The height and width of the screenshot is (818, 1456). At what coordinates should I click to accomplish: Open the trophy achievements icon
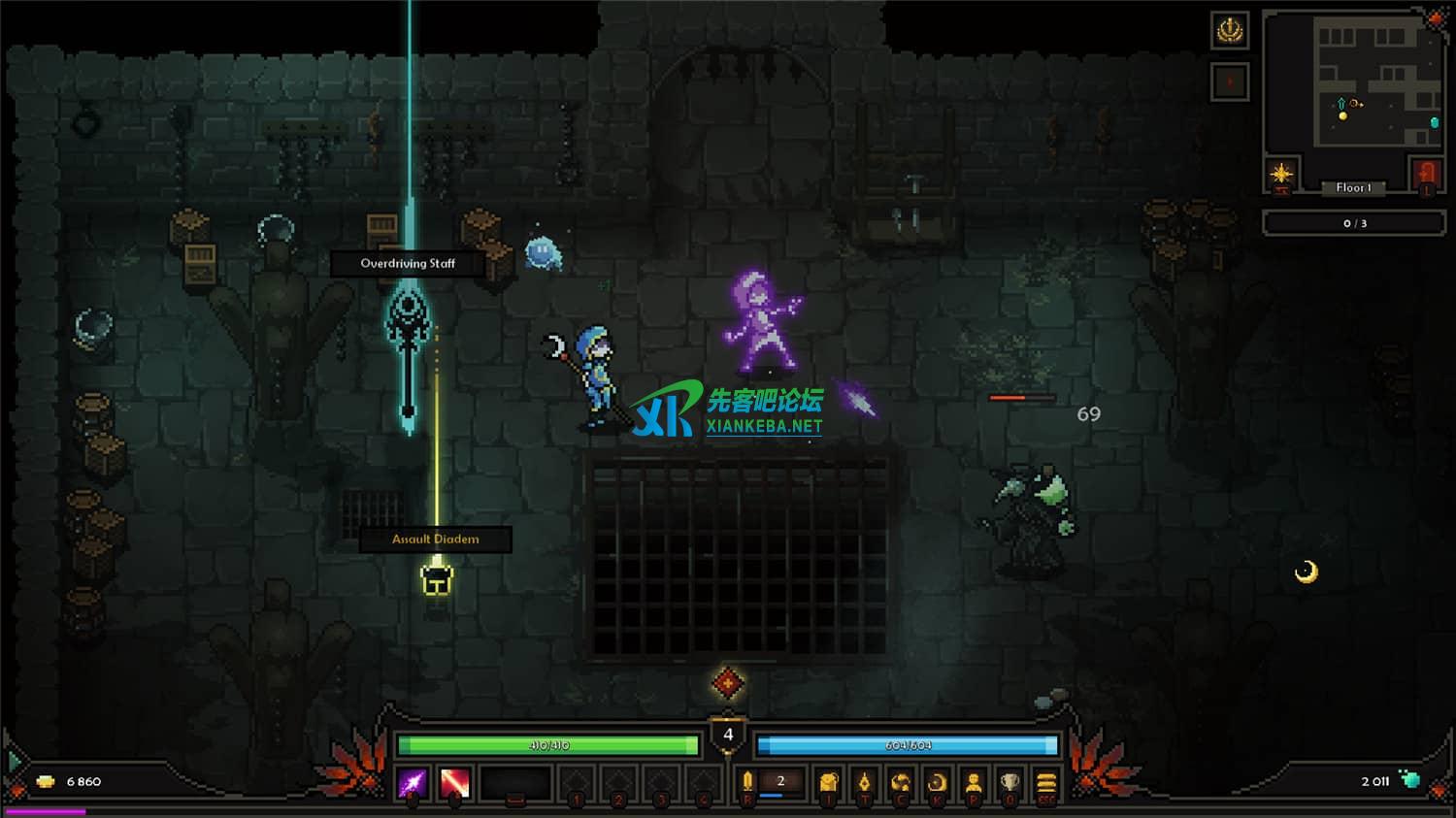coord(1009,782)
